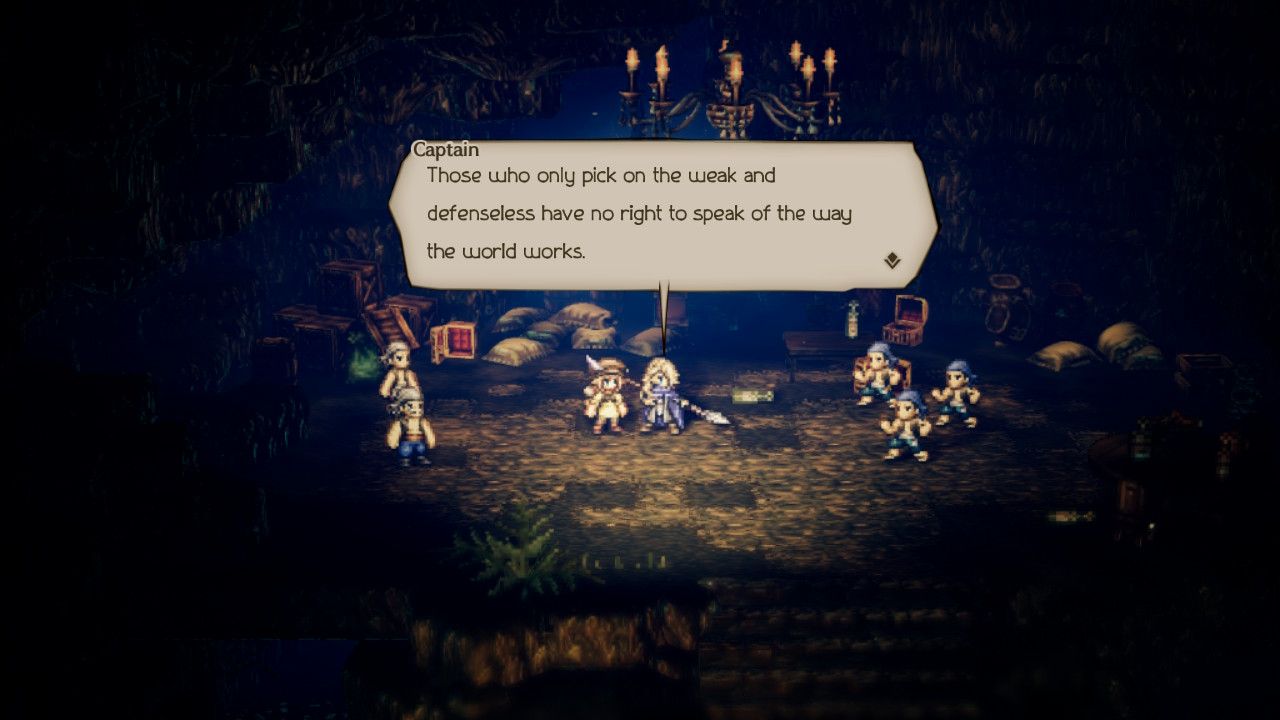Click the dialogue text box
The image size is (1280, 720).
click(x=660, y=212)
